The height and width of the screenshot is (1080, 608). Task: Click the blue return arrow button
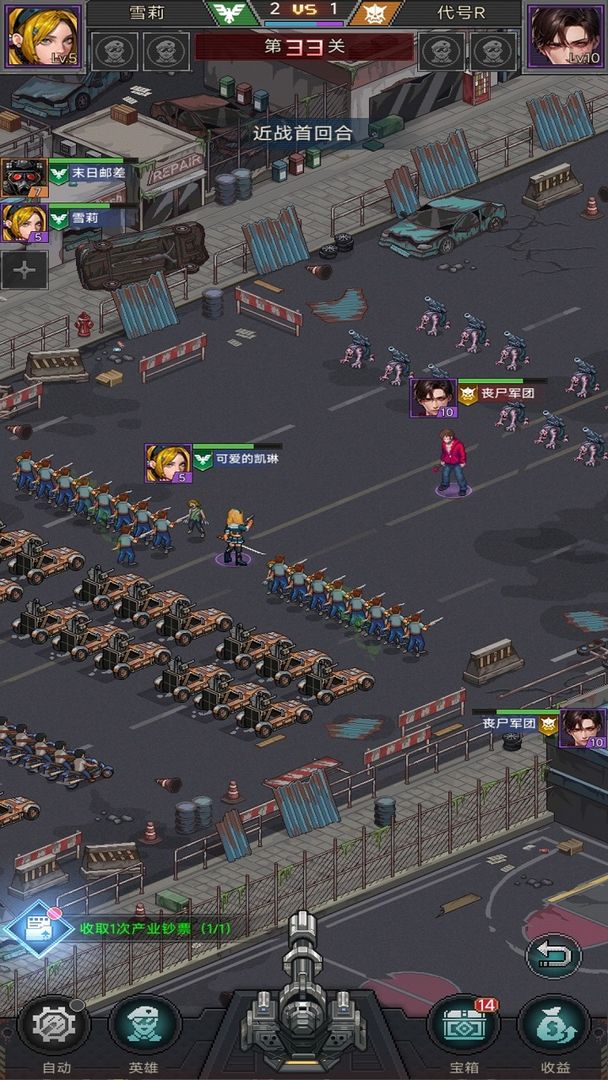pos(553,955)
